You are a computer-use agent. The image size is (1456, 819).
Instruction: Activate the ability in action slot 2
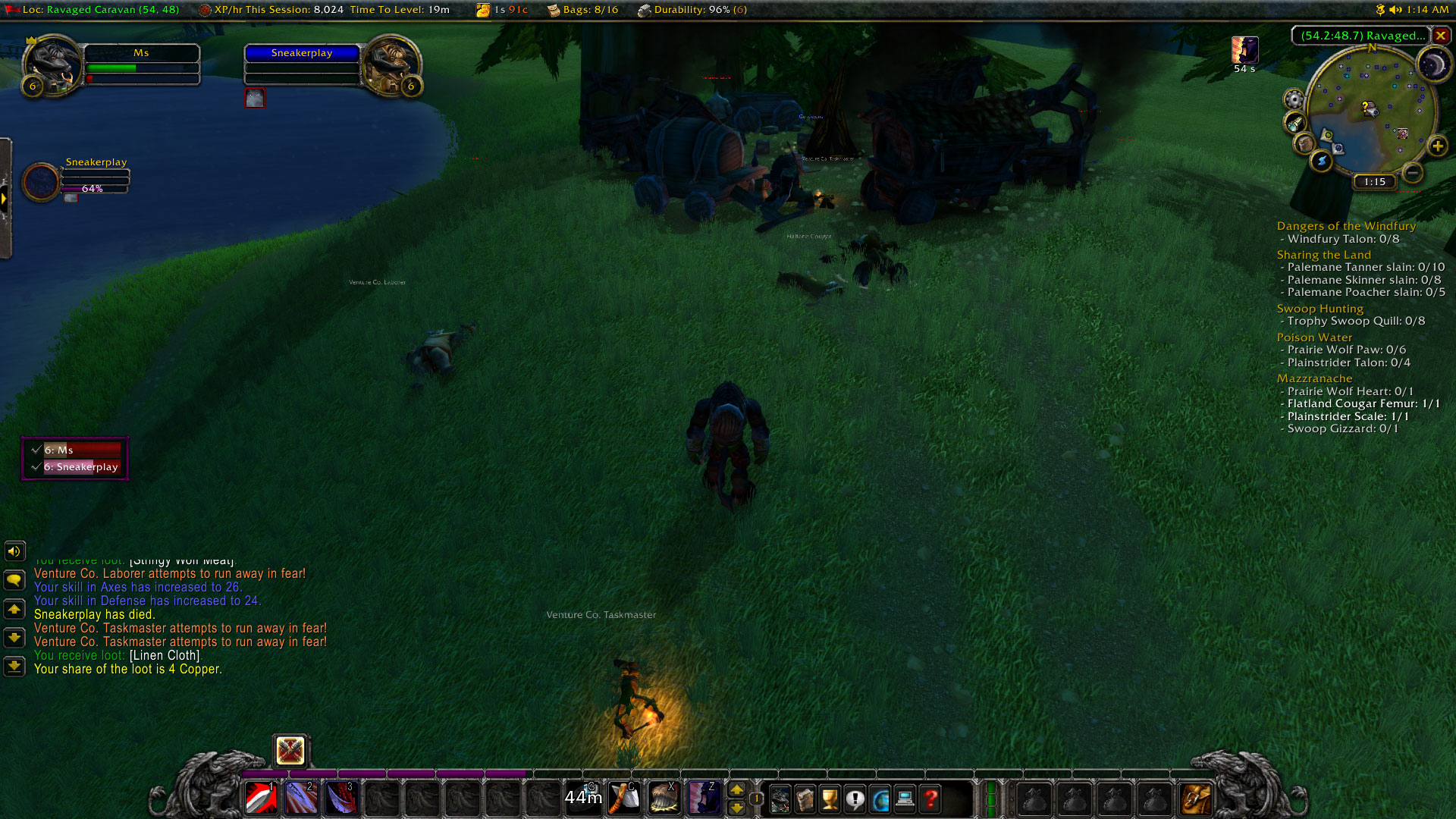click(x=300, y=799)
